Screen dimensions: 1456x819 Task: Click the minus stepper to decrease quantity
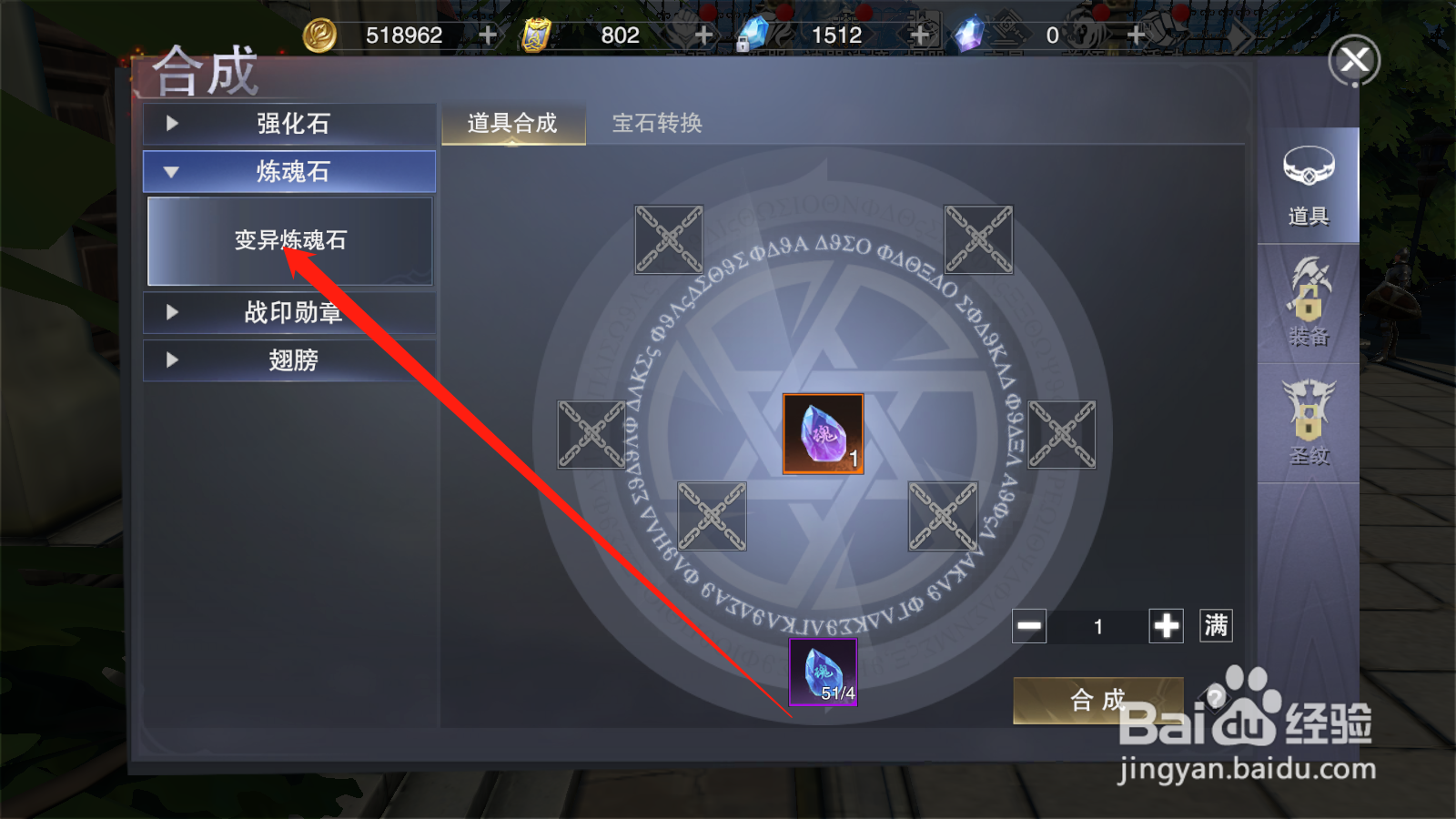tap(1029, 626)
